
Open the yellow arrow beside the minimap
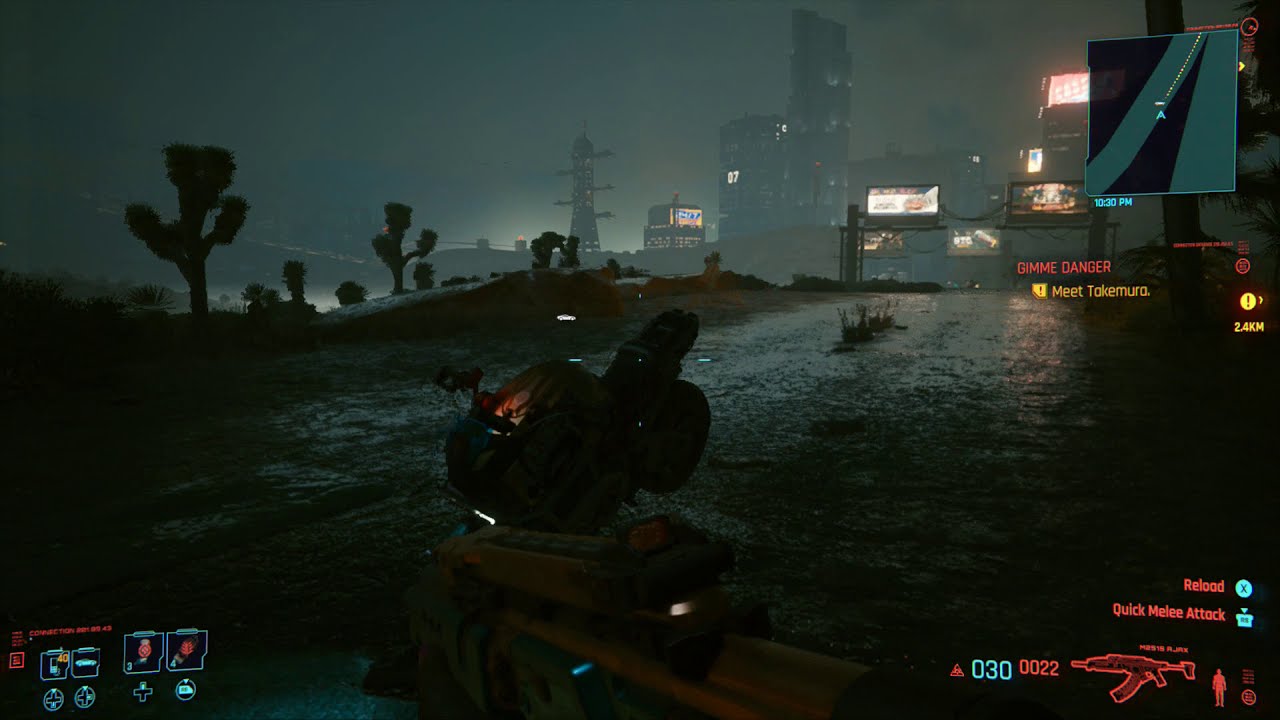point(1240,66)
